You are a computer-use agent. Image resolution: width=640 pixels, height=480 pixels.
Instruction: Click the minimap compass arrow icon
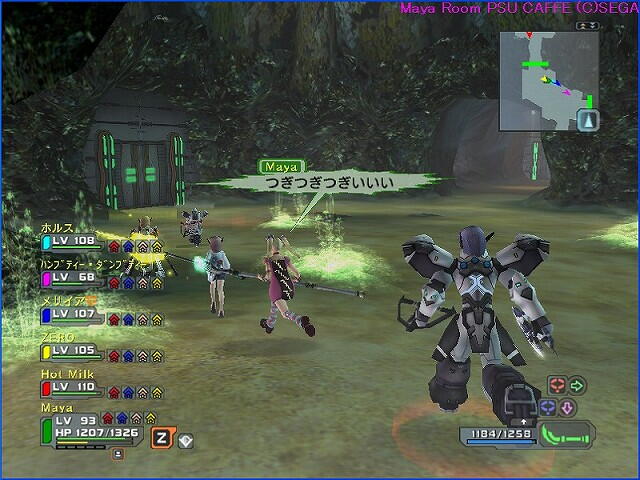coord(588,121)
